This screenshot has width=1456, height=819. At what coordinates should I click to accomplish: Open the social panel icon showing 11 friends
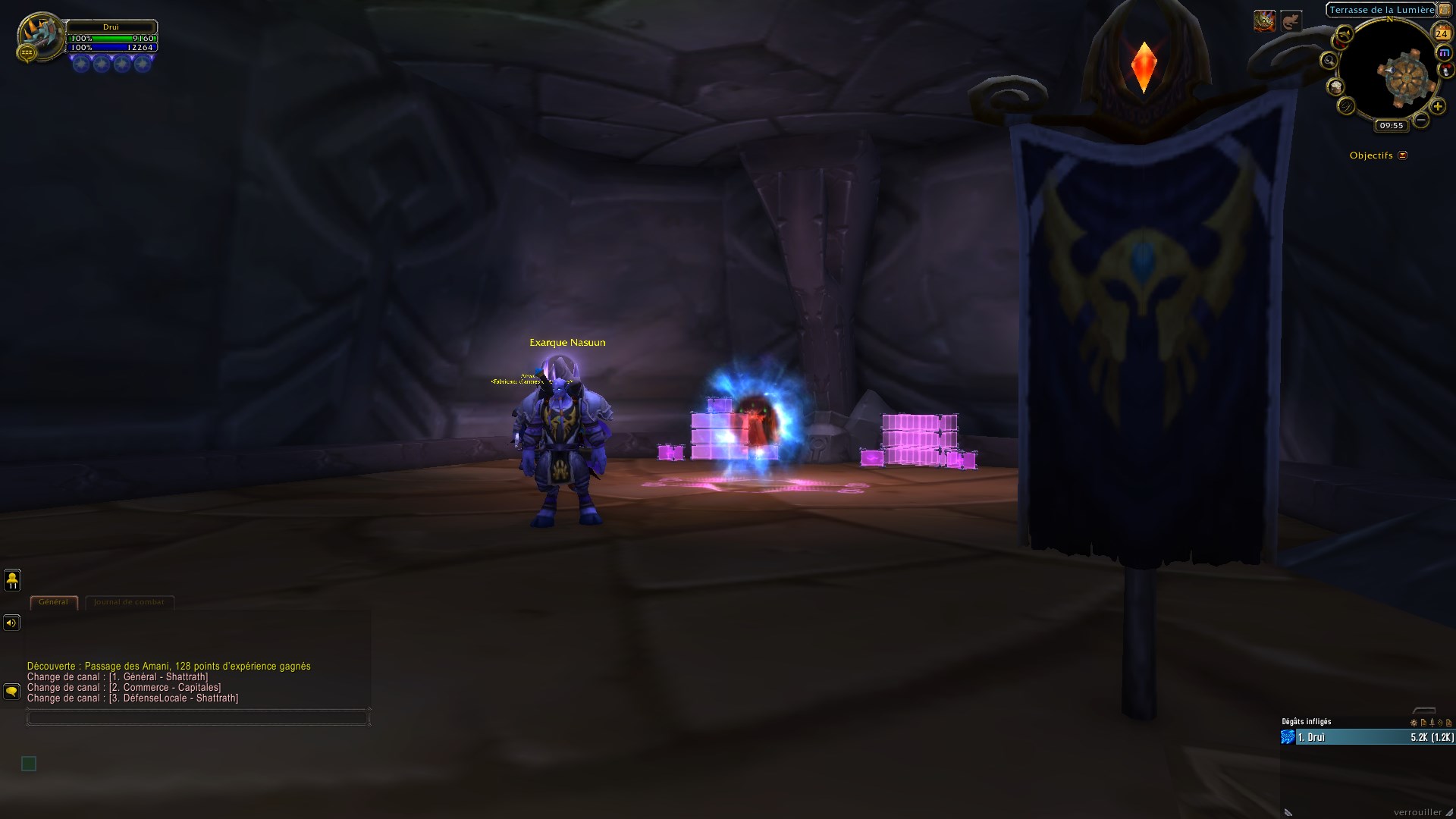click(x=14, y=580)
